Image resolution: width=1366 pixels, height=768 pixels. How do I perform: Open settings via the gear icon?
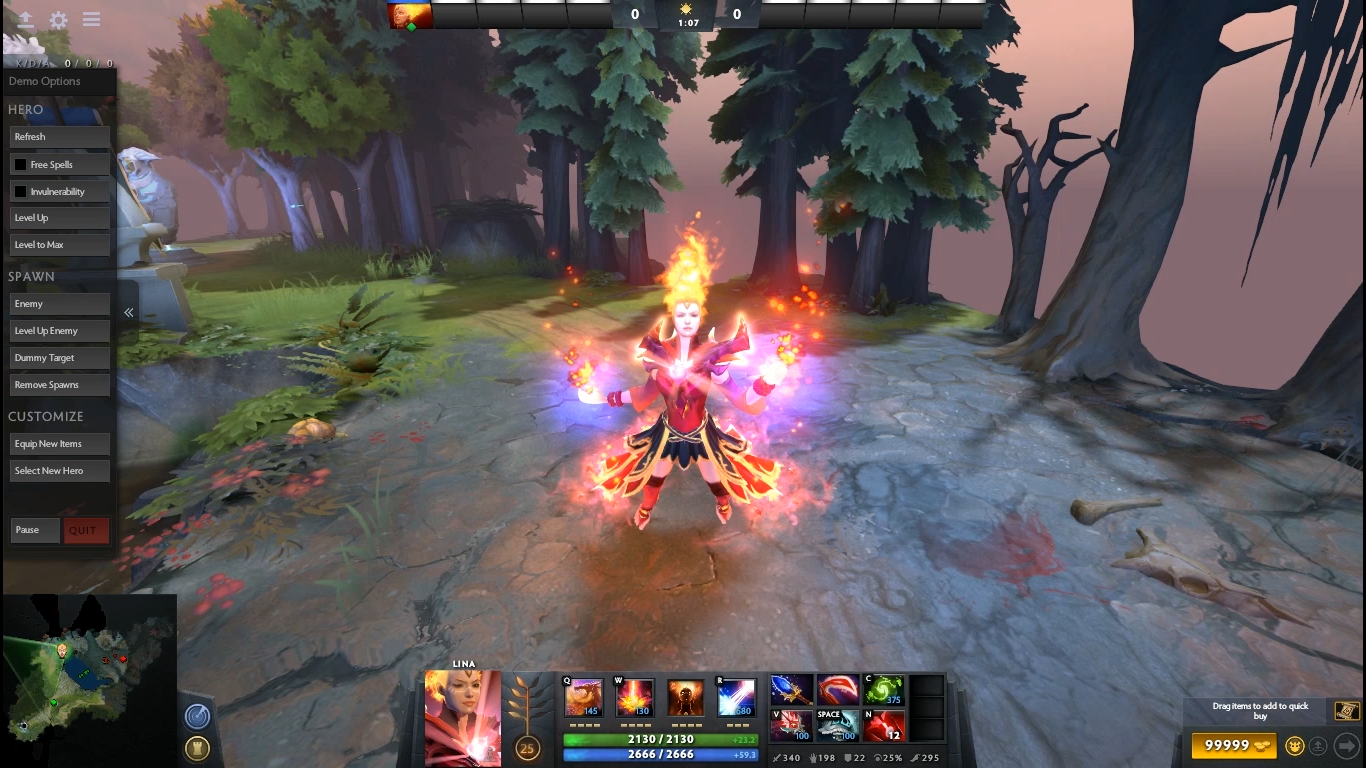(x=59, y=20)
